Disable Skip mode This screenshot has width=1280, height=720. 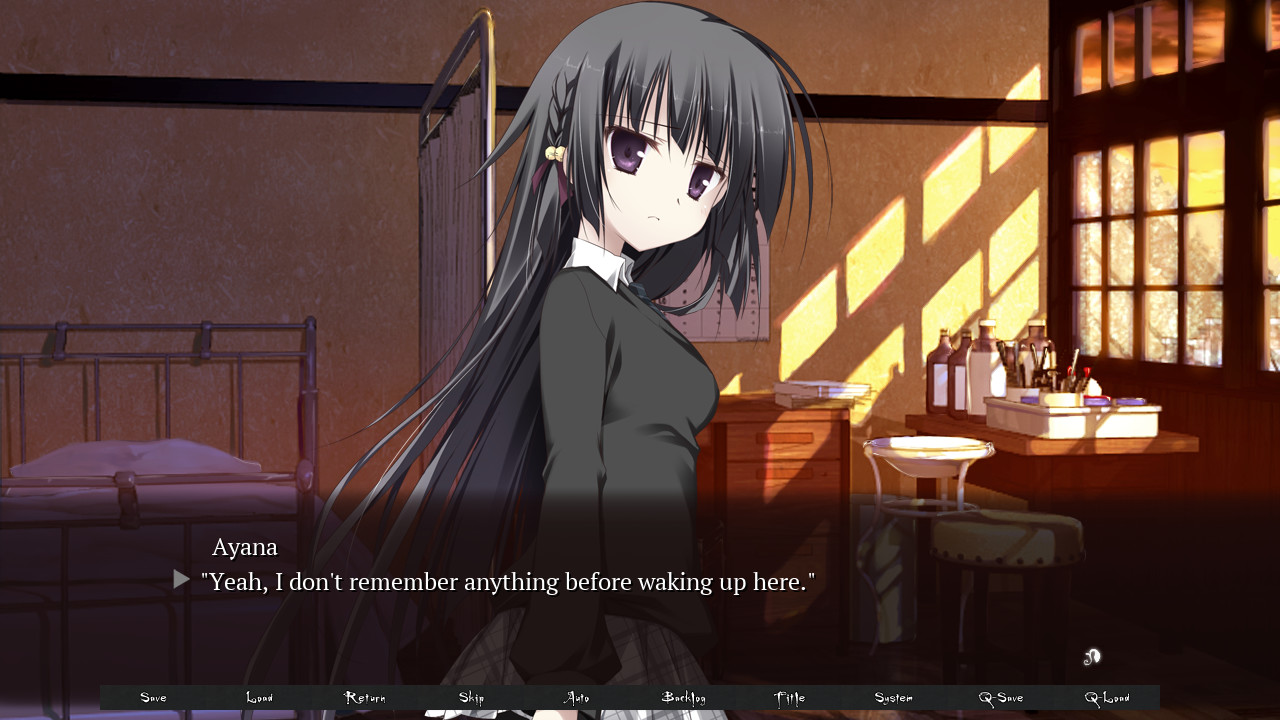coord(470,697)
